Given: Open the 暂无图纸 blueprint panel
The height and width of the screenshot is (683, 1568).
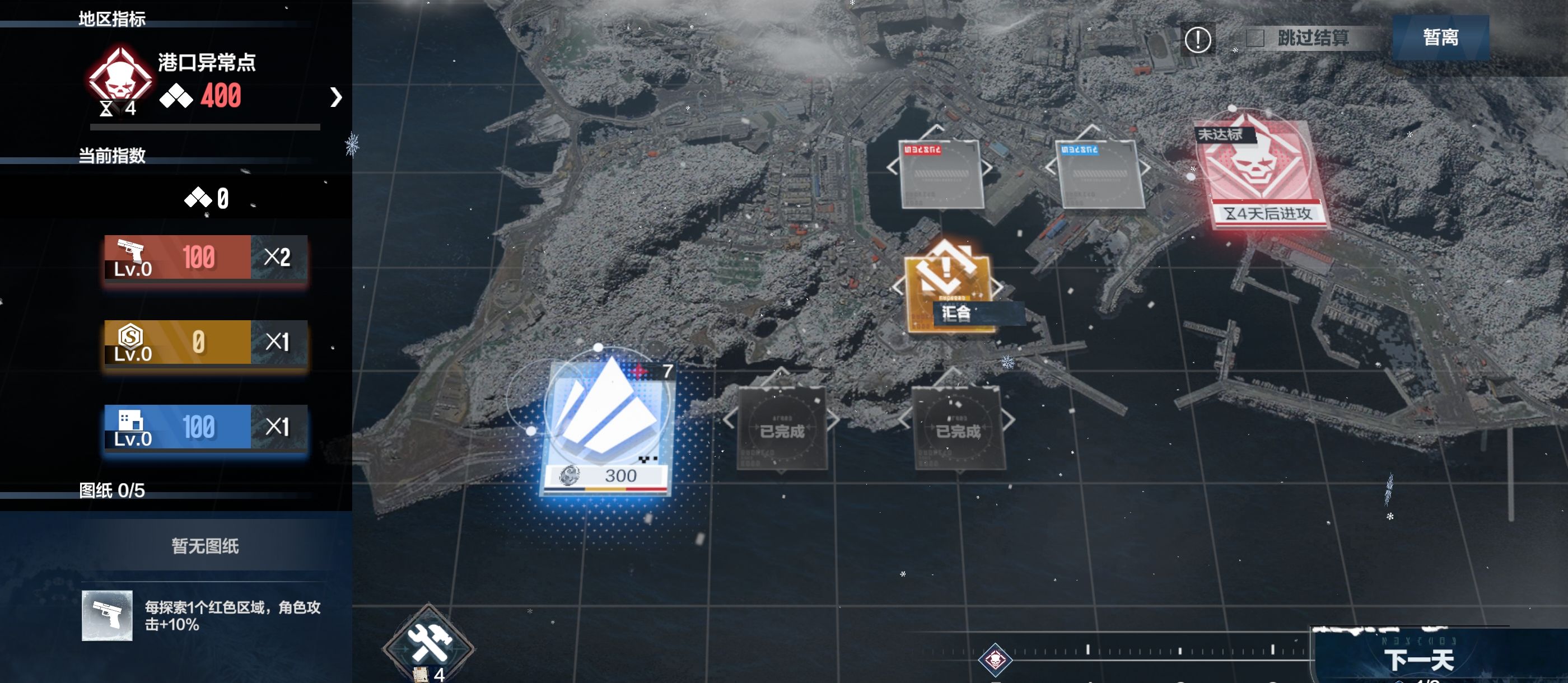Looking at the screenshot, I should (x=205, y=546).
